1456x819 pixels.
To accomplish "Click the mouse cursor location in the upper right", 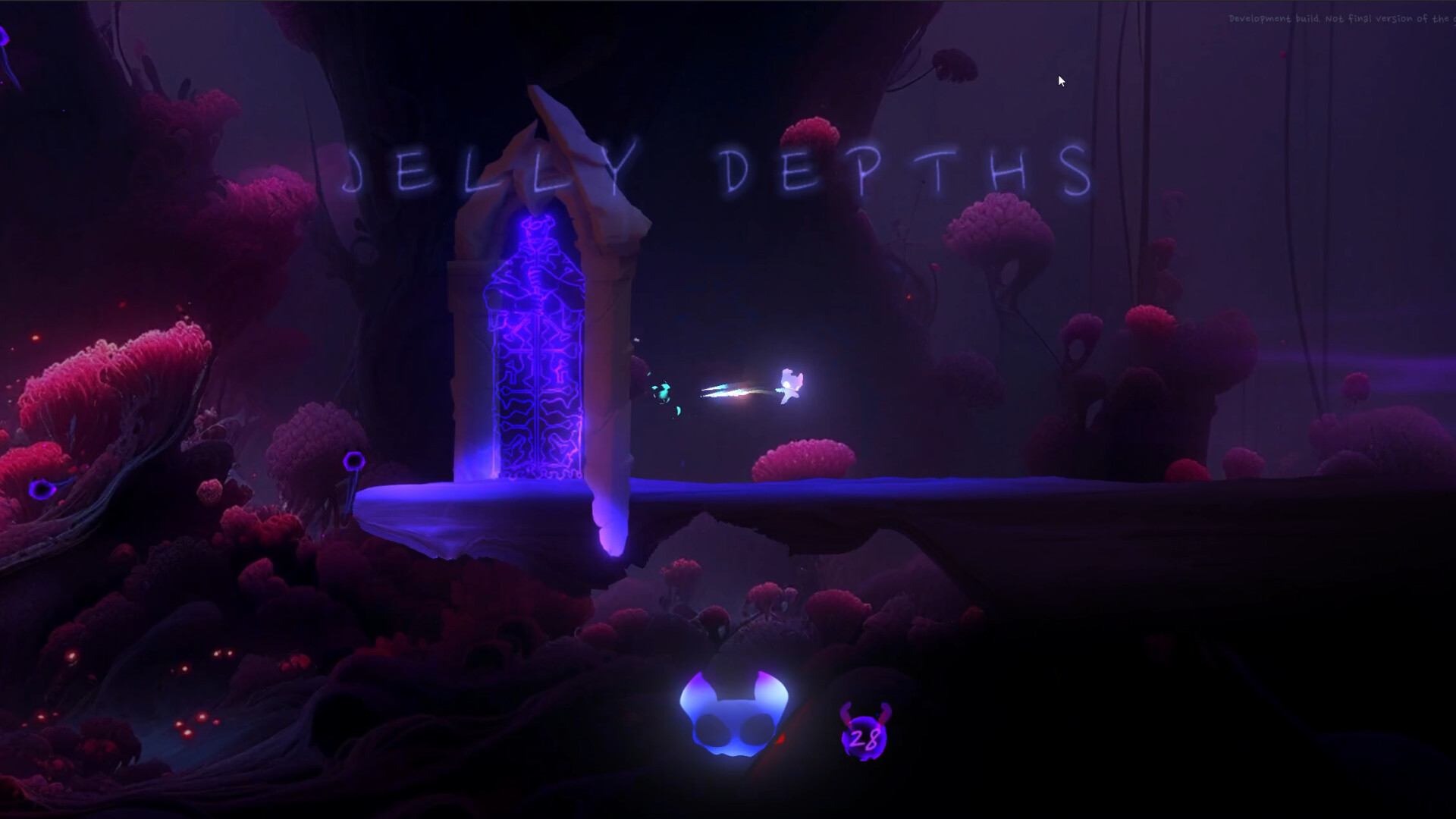I will 1060,80.
